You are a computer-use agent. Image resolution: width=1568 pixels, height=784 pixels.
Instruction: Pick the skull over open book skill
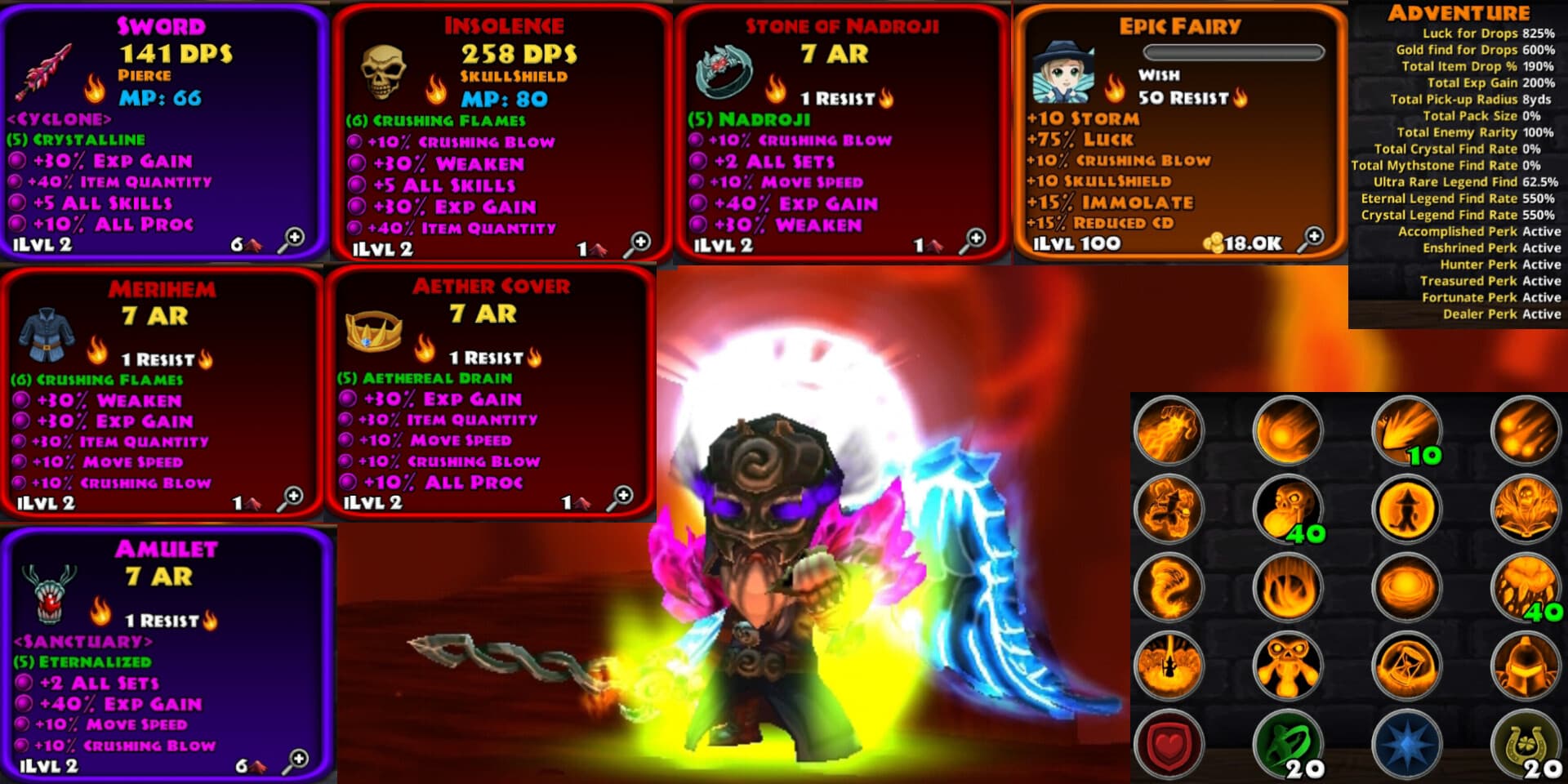click(x=1525, y=509)
